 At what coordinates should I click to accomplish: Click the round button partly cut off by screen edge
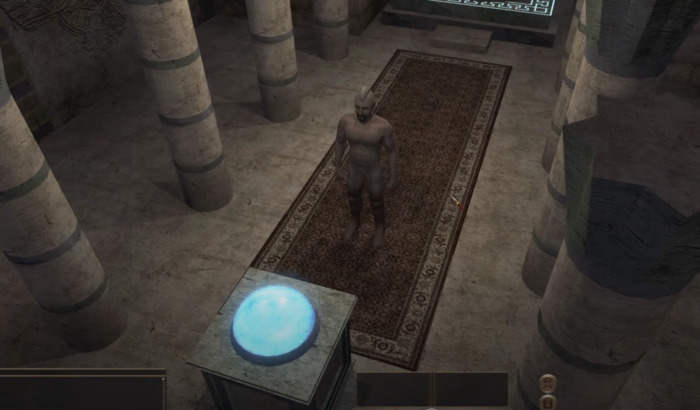[x=548, y=401]
